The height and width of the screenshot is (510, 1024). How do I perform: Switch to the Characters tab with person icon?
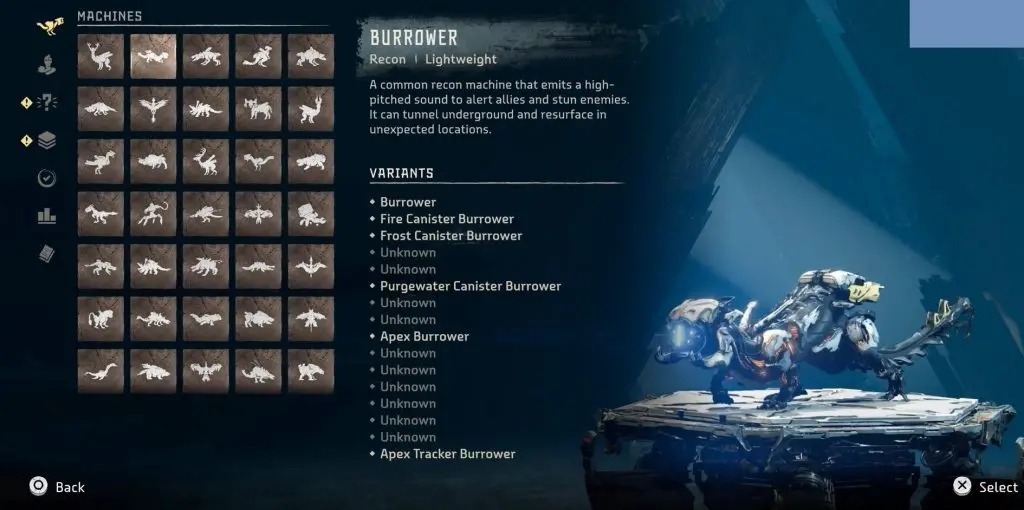[46, 65]
